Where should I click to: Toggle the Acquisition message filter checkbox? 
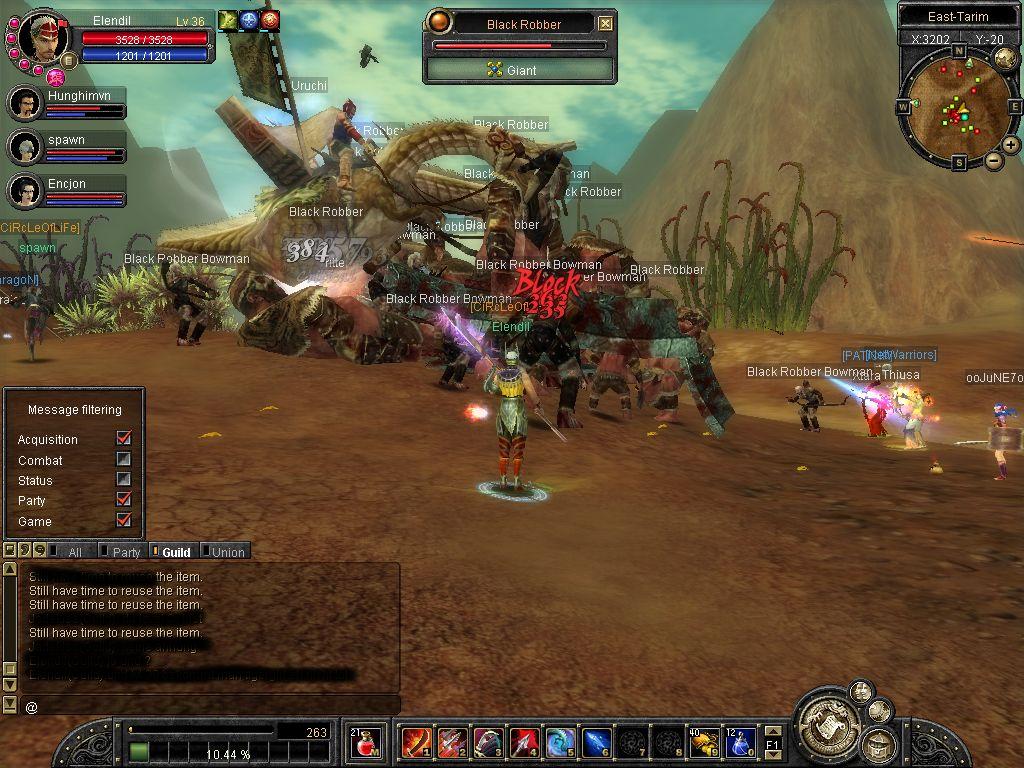click(124, 439)
